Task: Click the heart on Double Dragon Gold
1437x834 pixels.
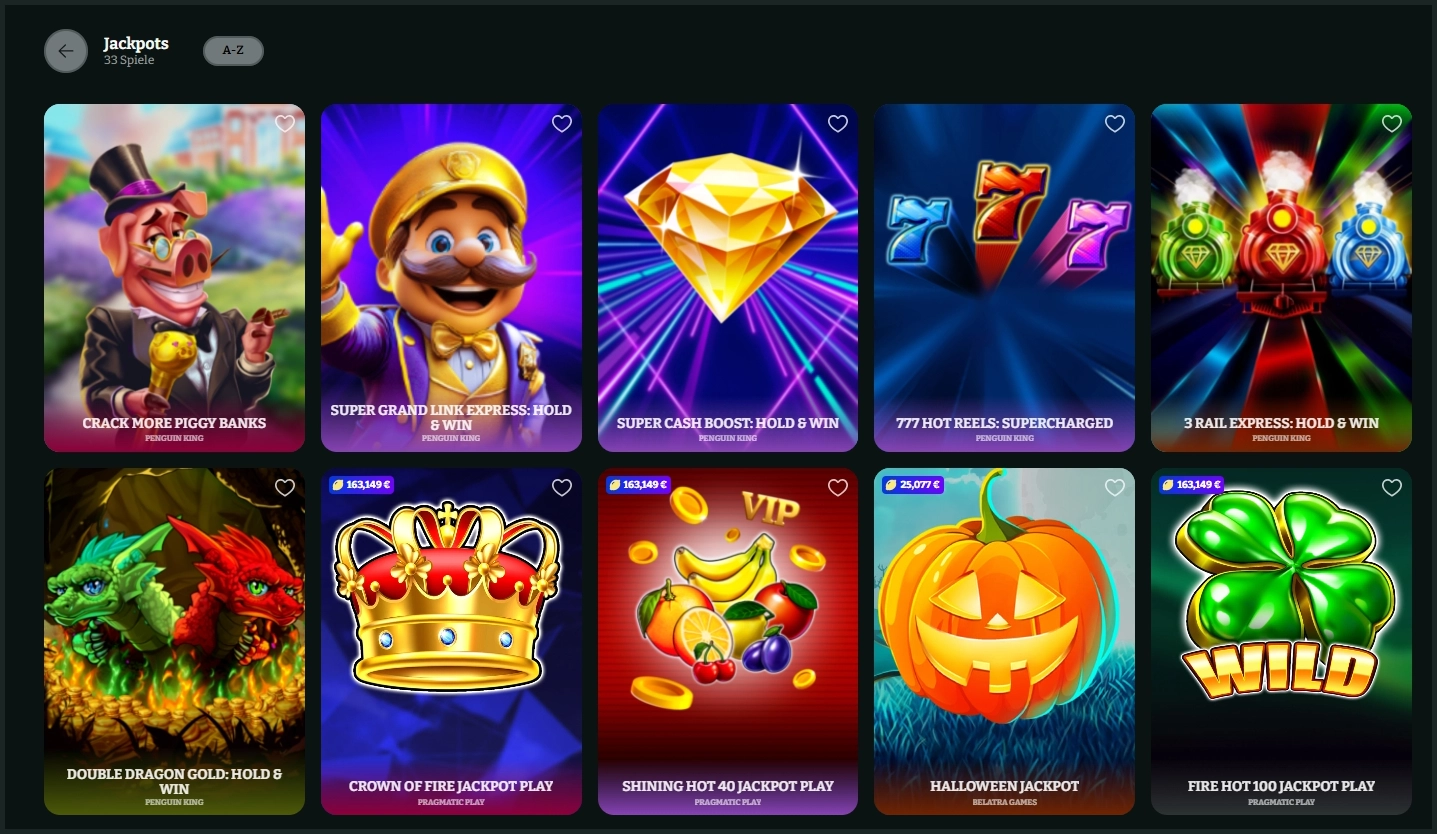Action: pos(284,487)
